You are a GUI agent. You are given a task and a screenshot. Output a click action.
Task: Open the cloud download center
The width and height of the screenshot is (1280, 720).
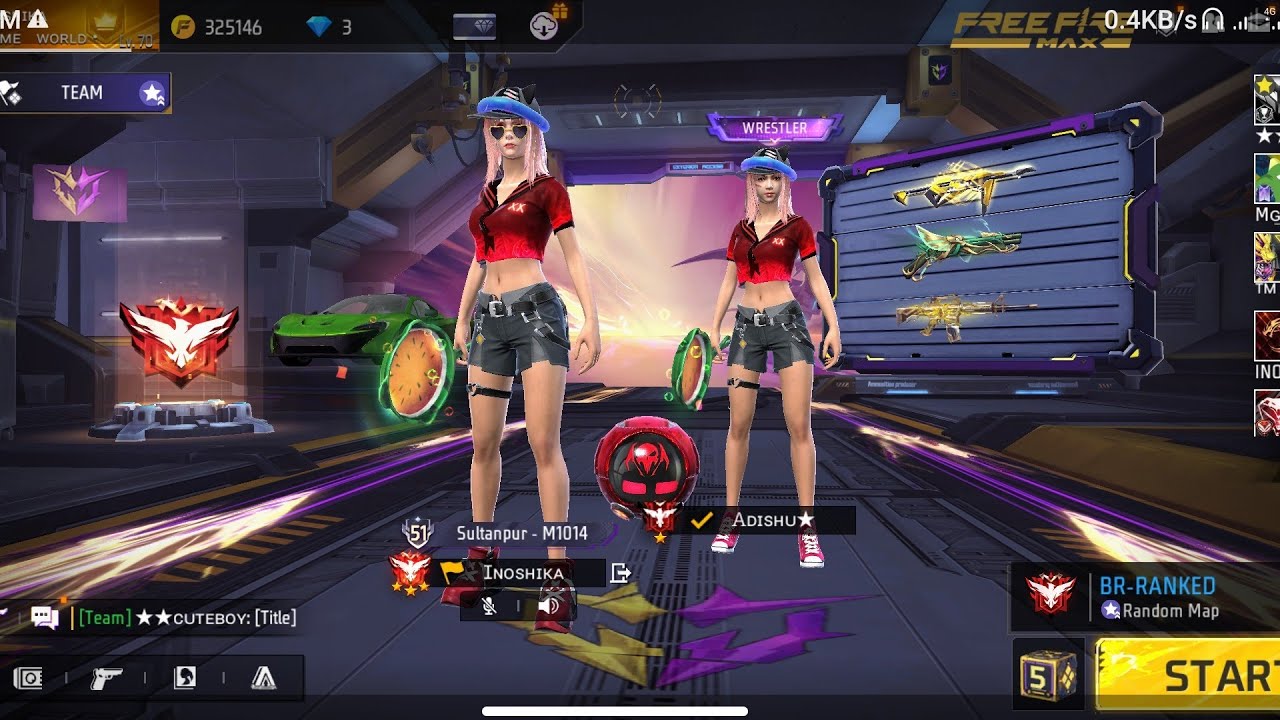(545, 26)
